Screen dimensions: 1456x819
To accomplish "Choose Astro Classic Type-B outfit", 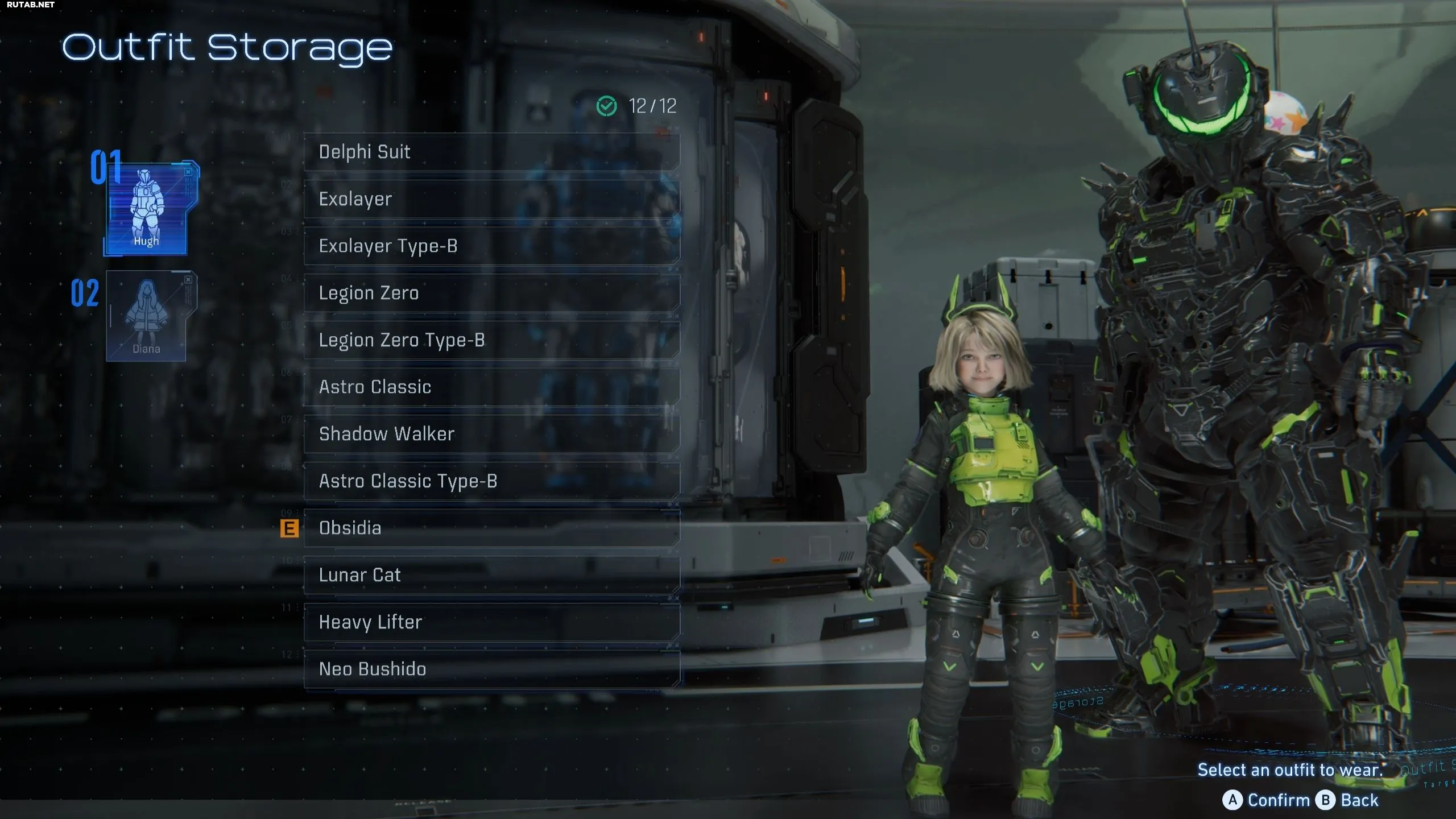I will 491,481.
